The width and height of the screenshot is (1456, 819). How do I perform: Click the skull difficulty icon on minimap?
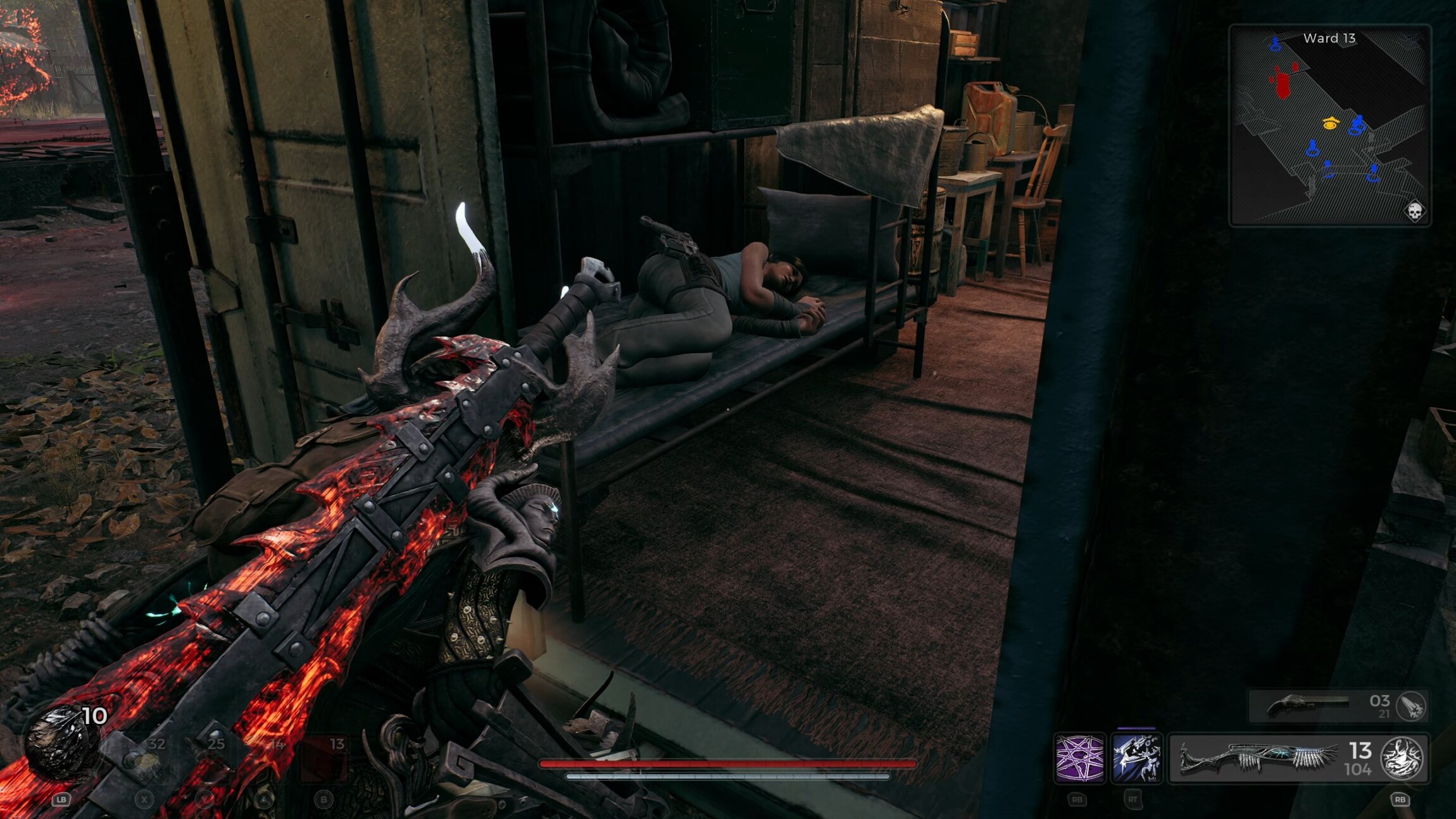pyautogui.click(x=1414, y=211)
